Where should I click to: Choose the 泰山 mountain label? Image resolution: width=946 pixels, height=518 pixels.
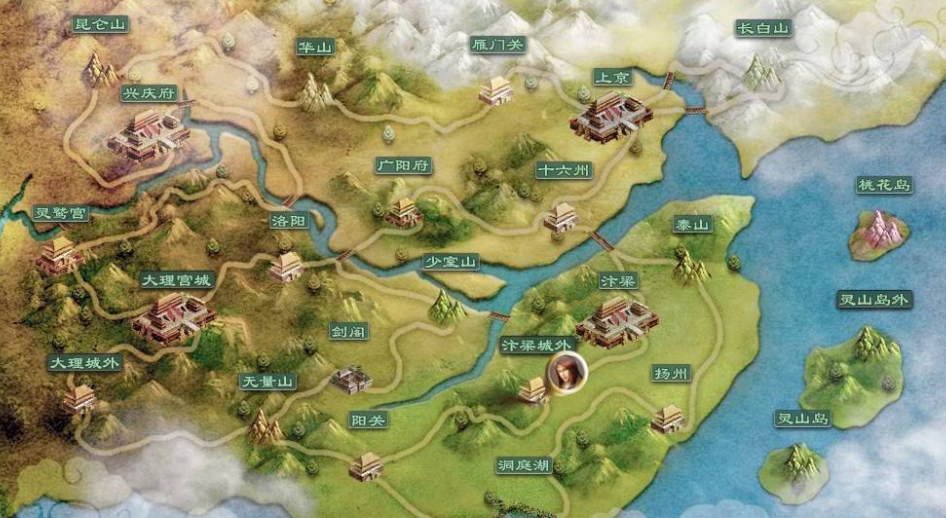click(x=691, y=225)
